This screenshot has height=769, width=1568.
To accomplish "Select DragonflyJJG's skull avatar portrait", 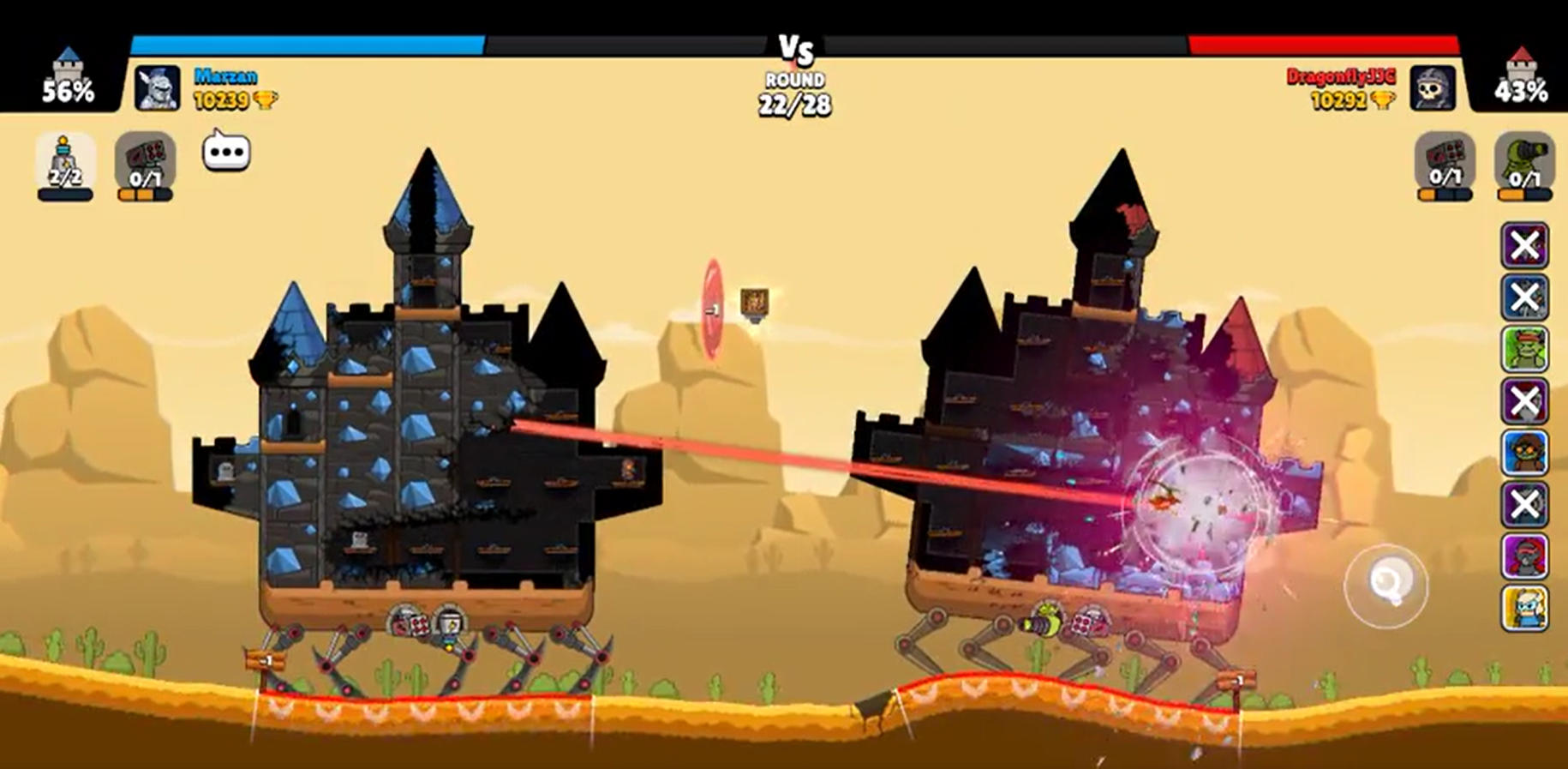I will point(1433,88).
